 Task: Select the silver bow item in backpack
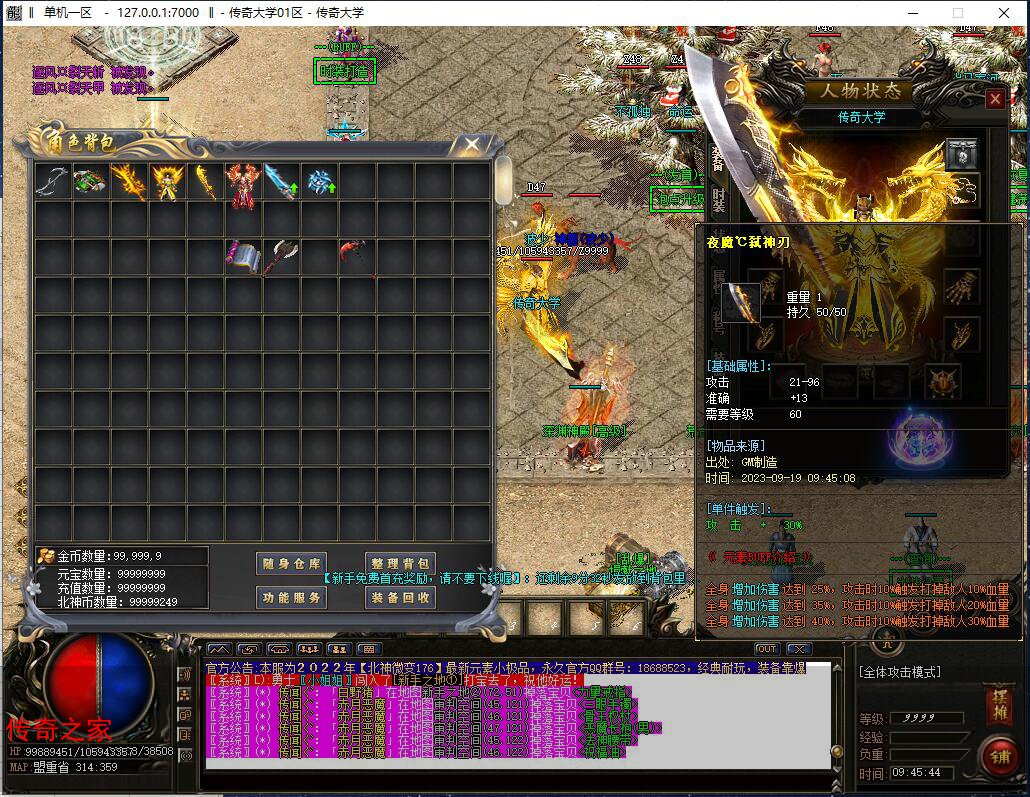point(52,182)
